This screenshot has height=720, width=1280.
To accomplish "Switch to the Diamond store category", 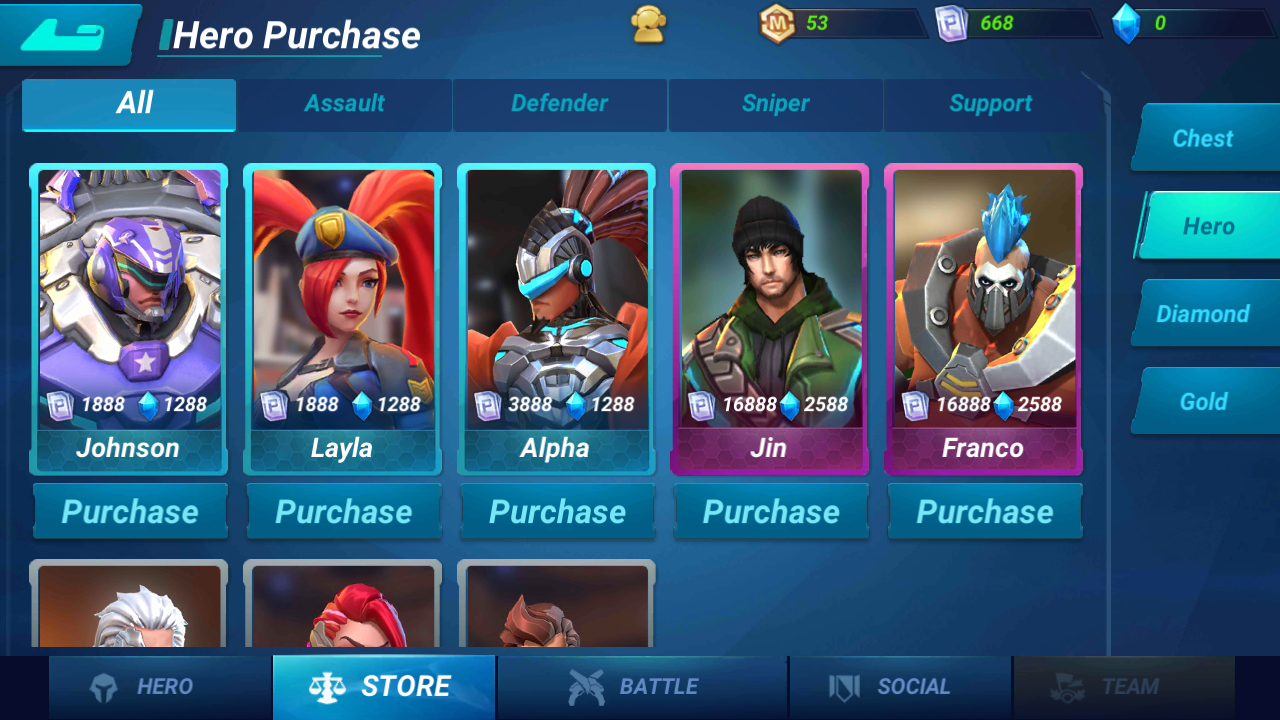I will [x=1203, y=314].
